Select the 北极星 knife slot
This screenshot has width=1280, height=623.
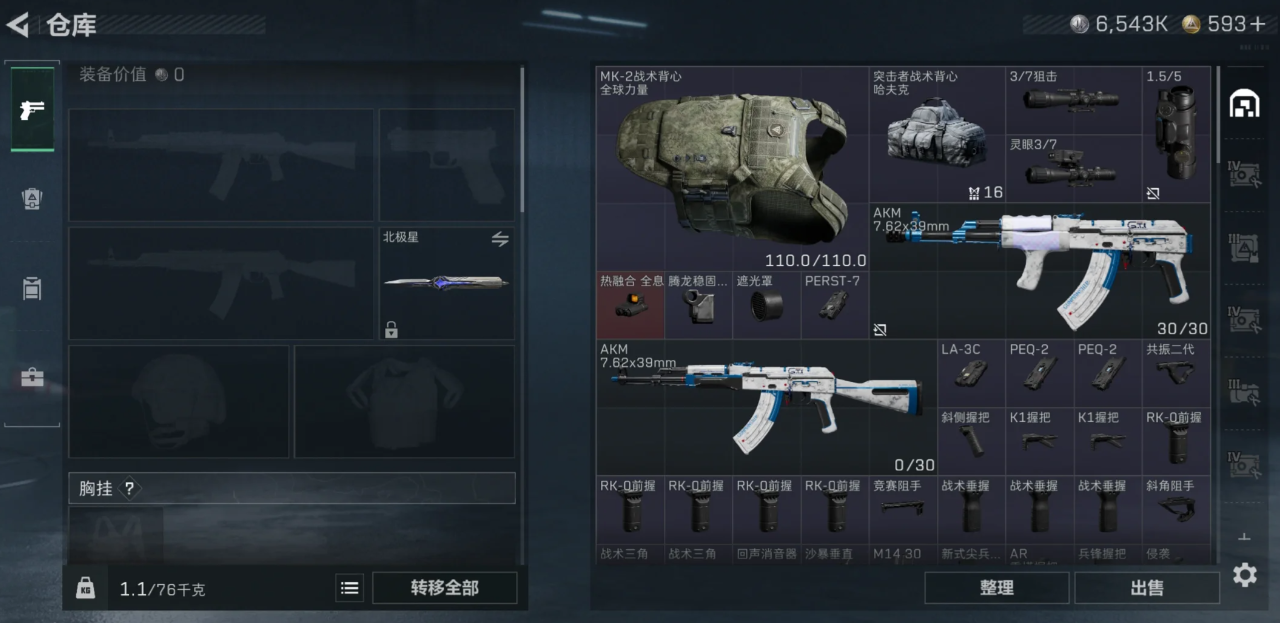click(x=446, y=283)
